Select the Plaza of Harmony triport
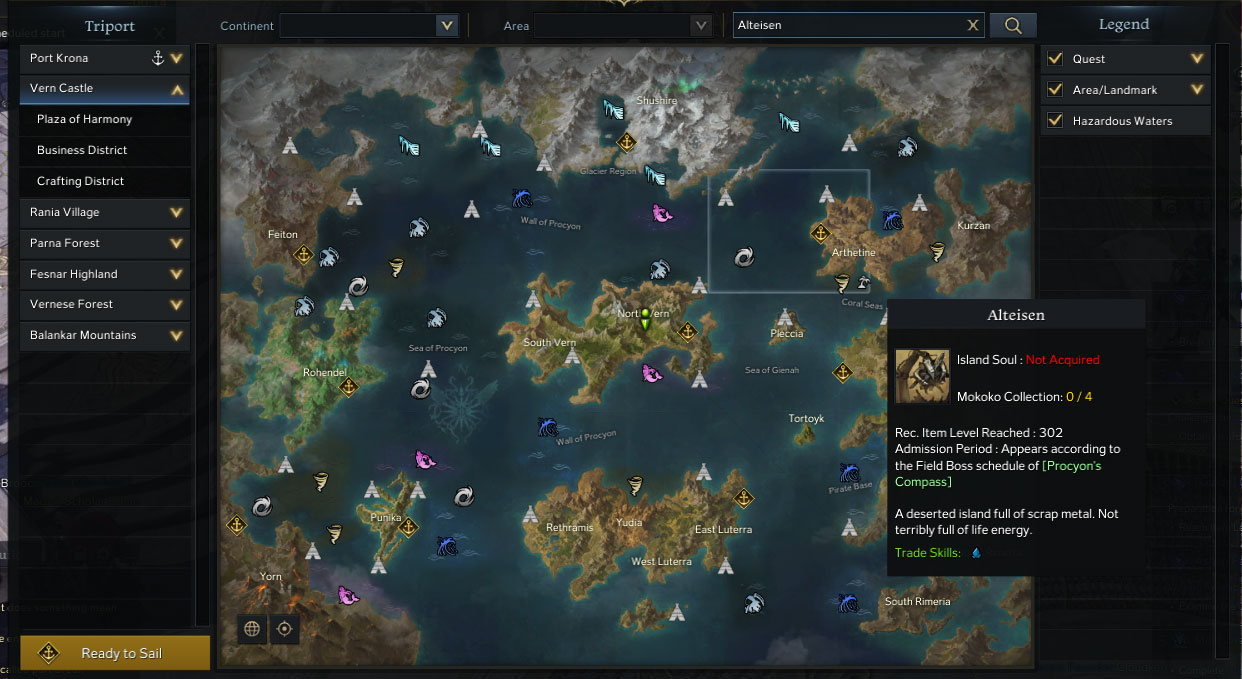 [x=85, y=119]
